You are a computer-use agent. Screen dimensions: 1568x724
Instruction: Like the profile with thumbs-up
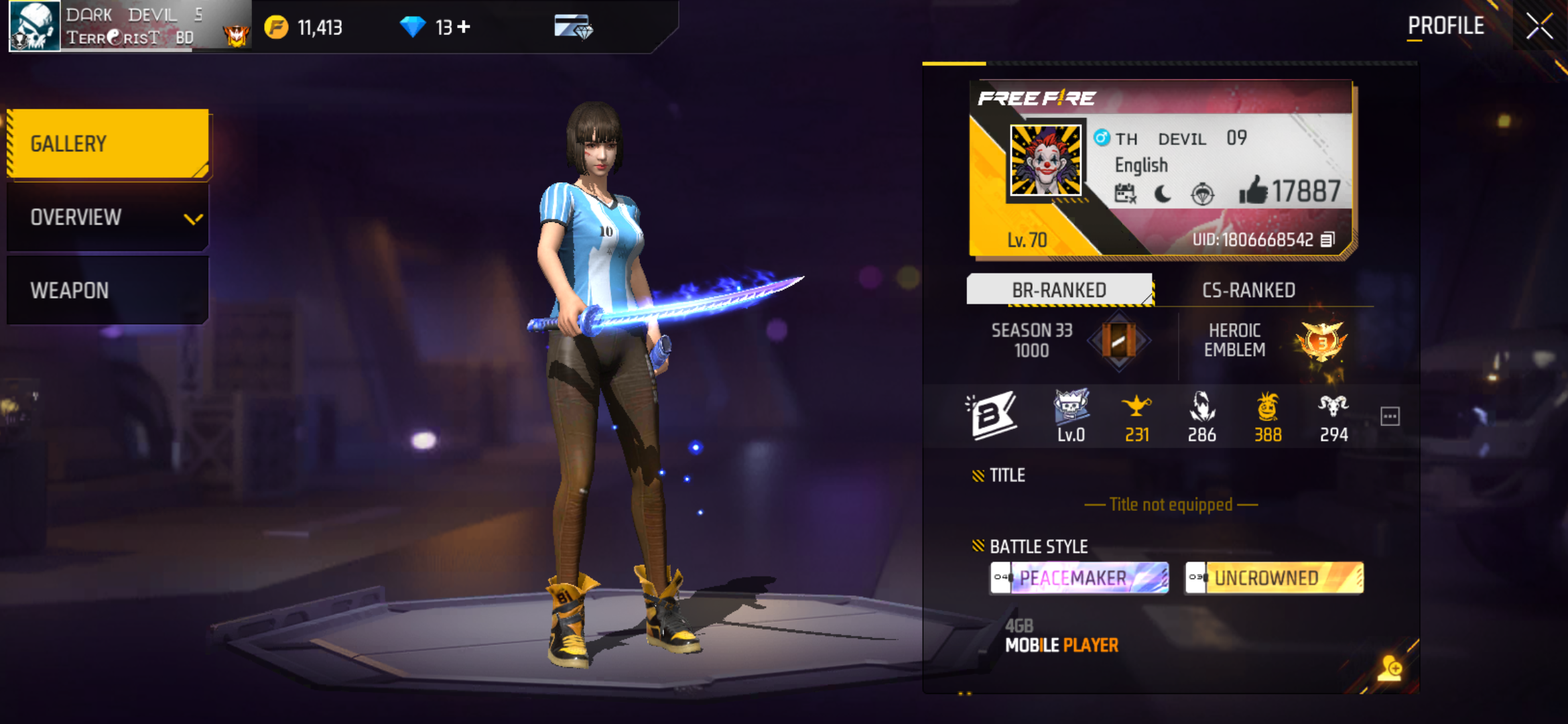point(1252,191)
